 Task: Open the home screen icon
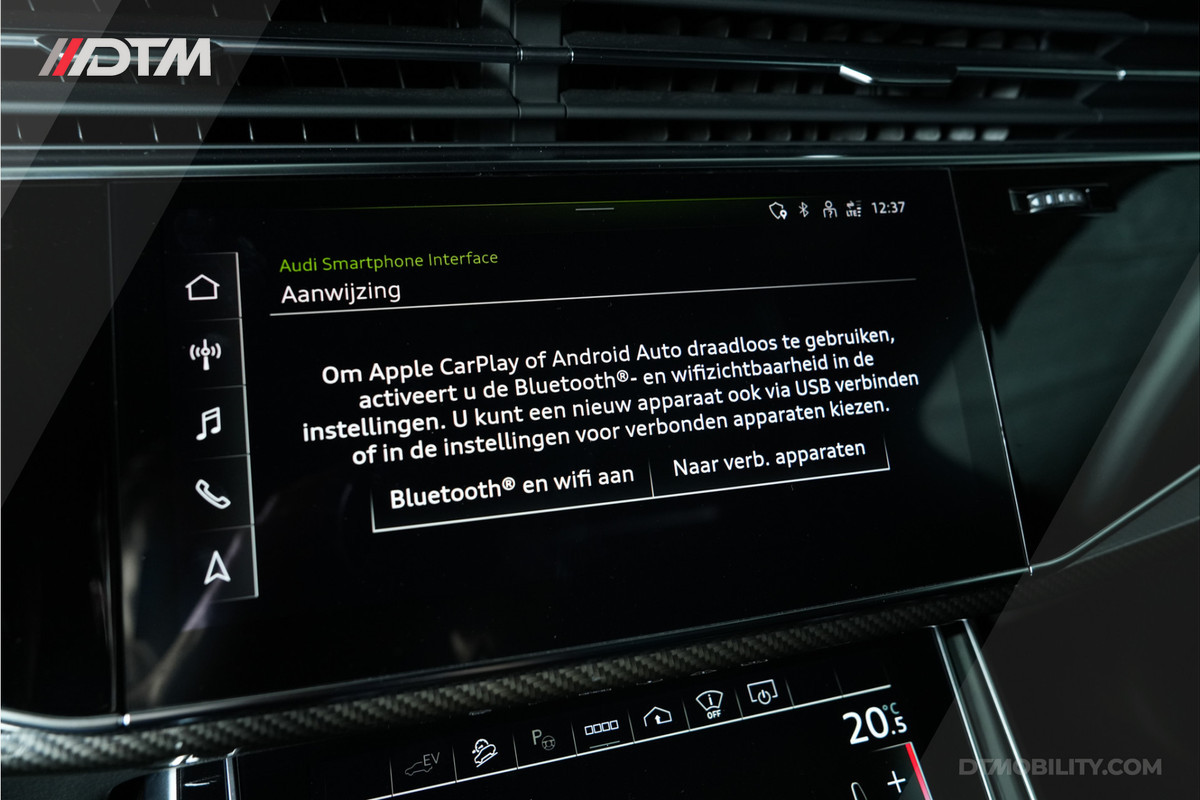[x=202, y=288]
